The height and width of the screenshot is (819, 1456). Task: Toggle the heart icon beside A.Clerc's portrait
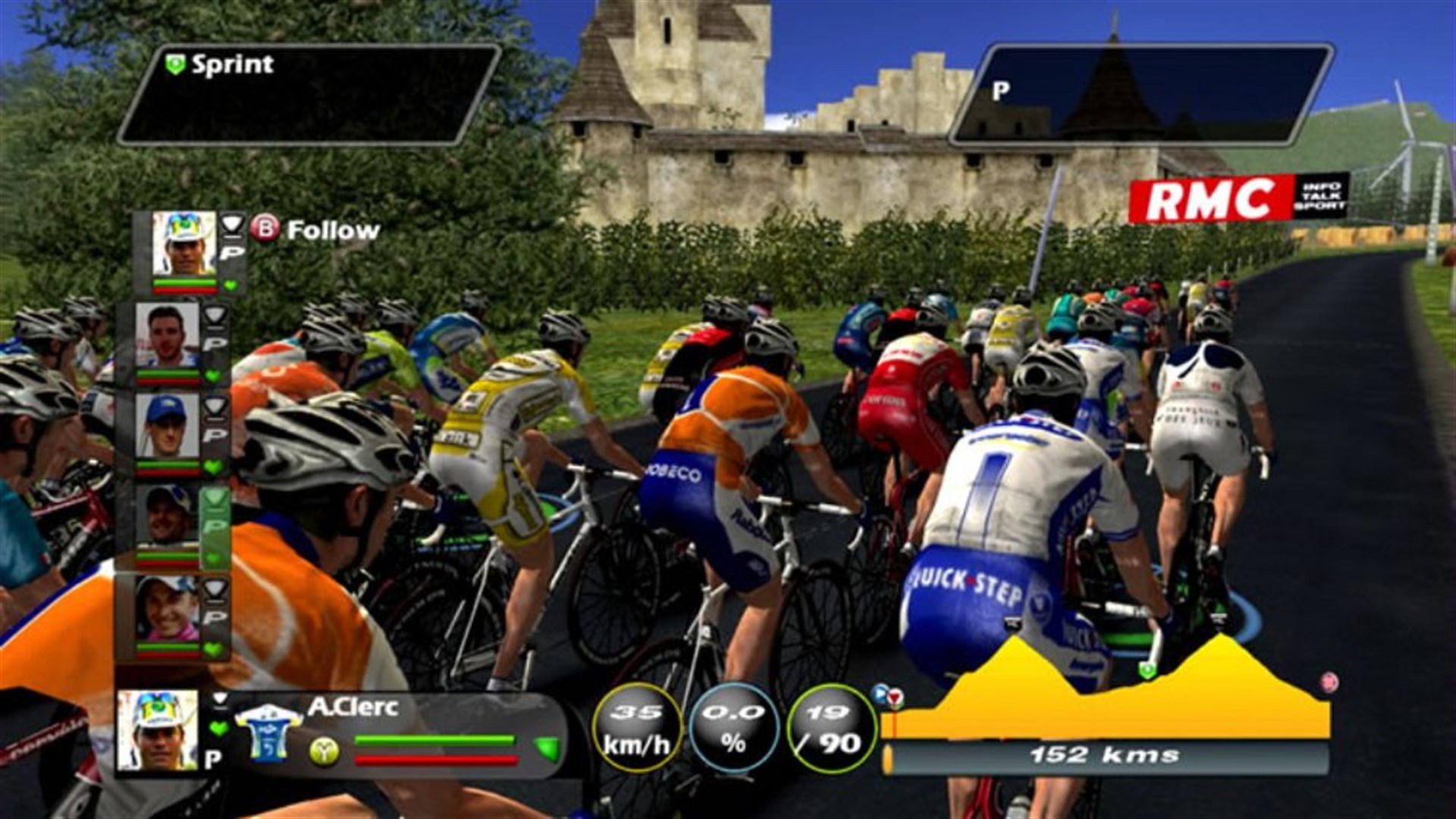[x=218, y=729]
